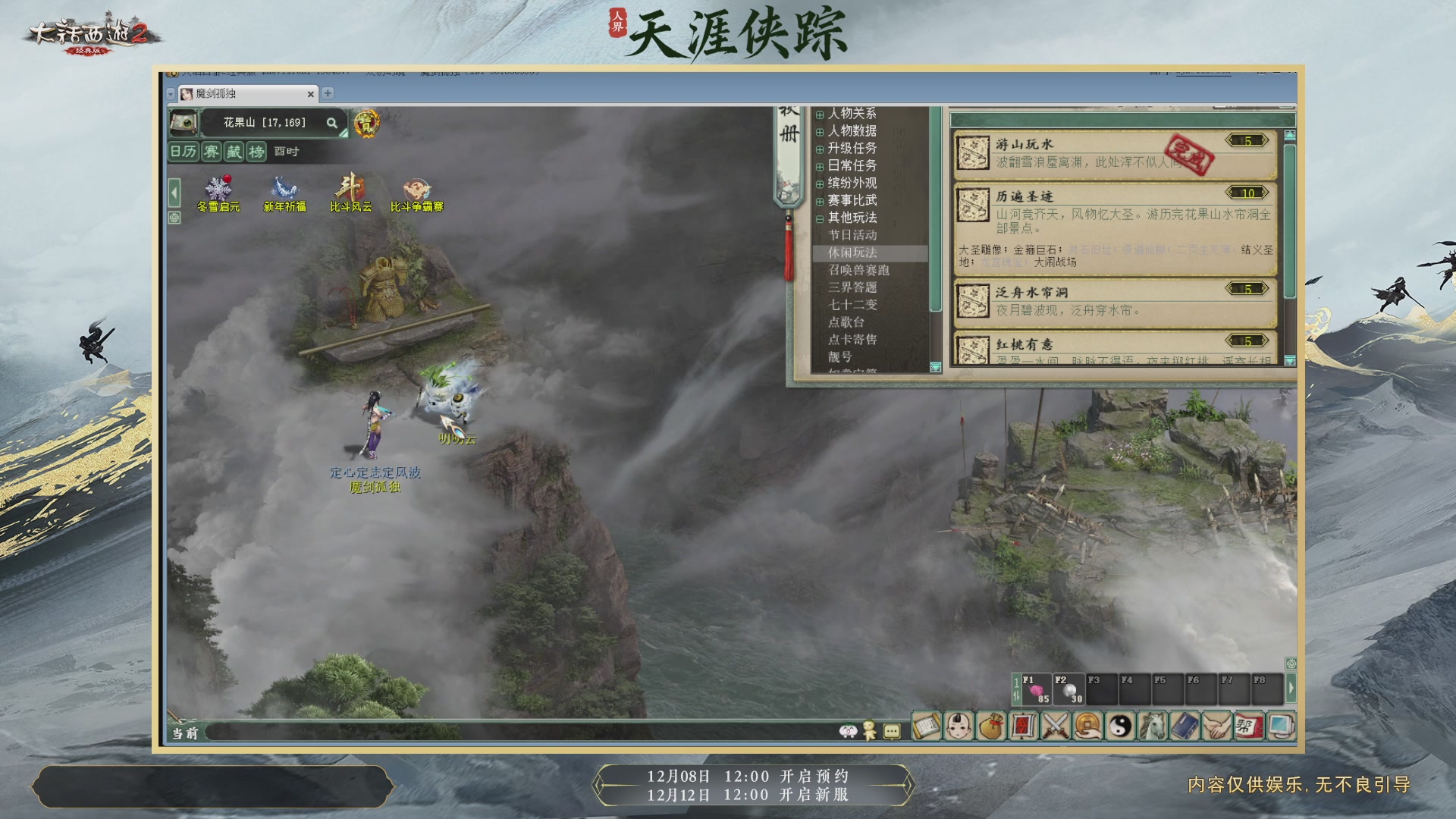1456x819 pixels.
Task: Toggle the 寶 treasure button beside the minimap
Action: [x=367, y=124]
